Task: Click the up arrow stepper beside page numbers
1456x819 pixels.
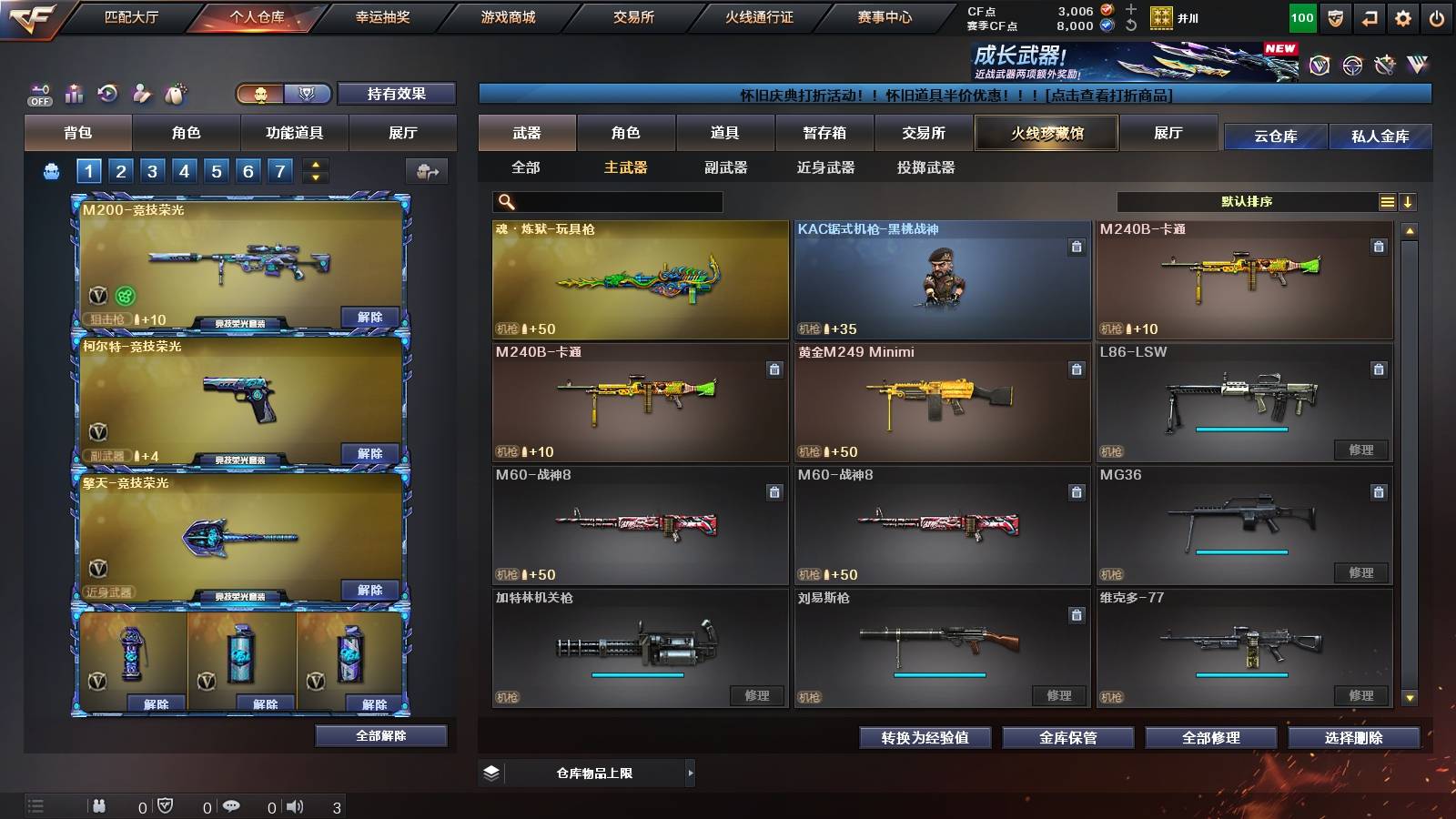Action: (x=315, y=166)
